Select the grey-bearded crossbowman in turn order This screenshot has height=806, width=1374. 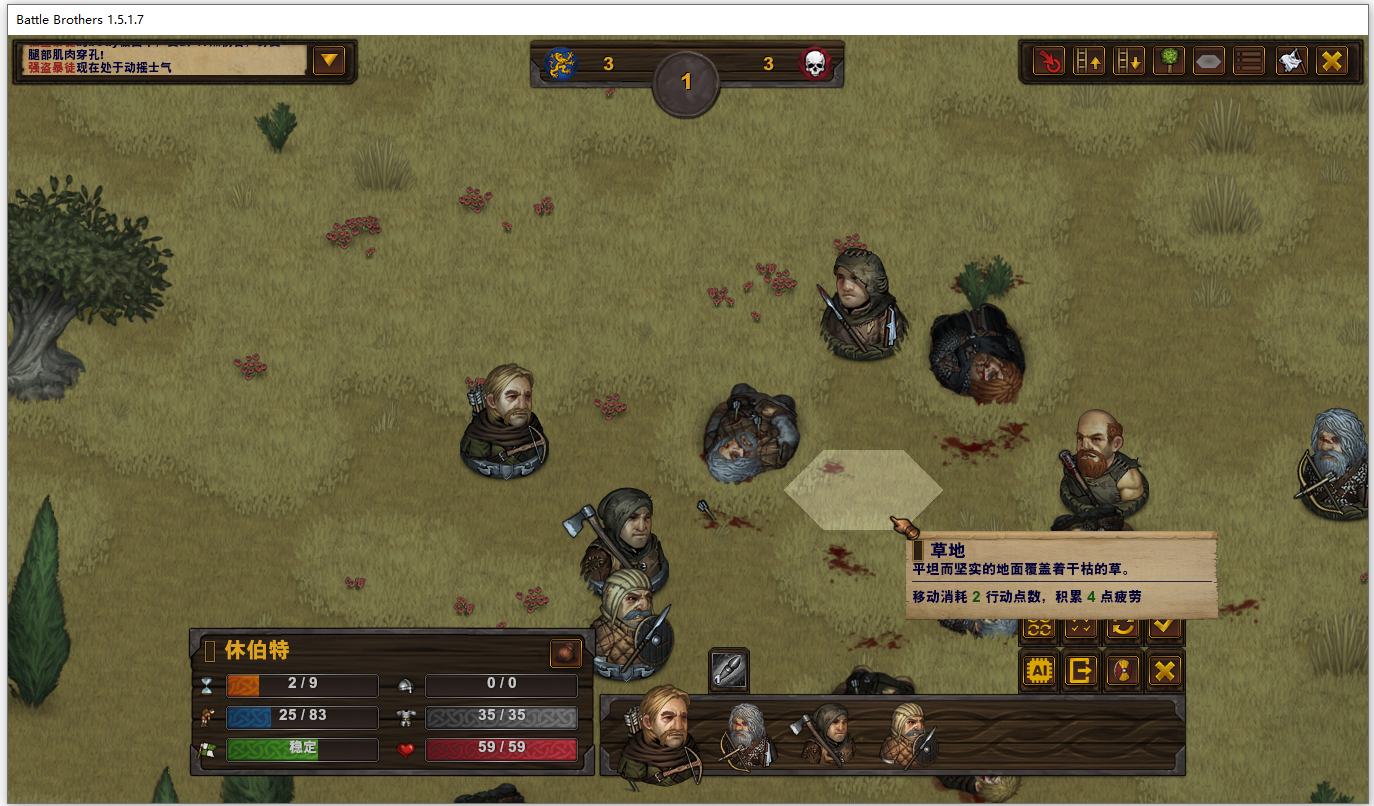[x=746, y=736]
